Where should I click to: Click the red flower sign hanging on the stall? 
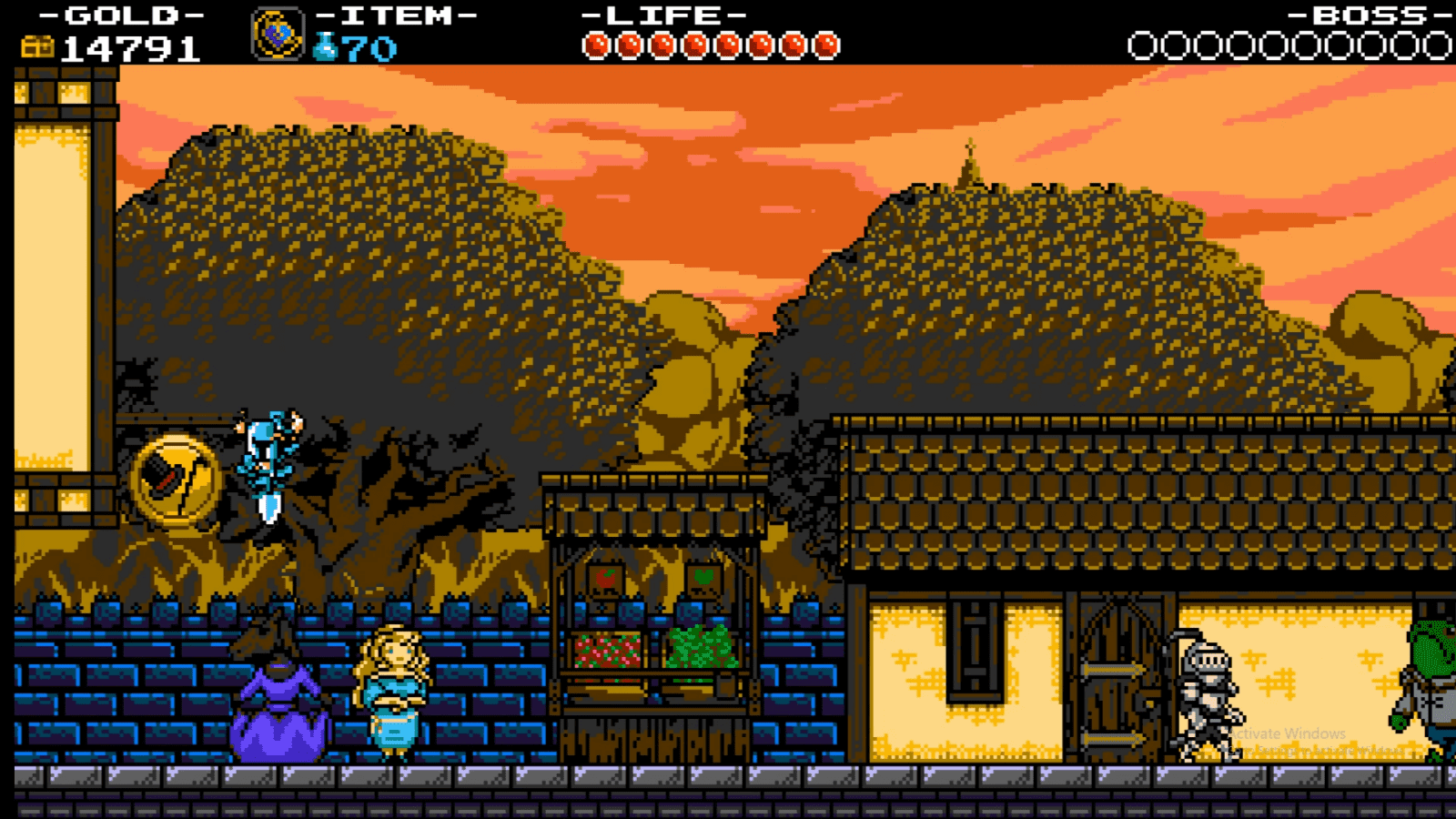pyautogui.click(x=604, y=578)
